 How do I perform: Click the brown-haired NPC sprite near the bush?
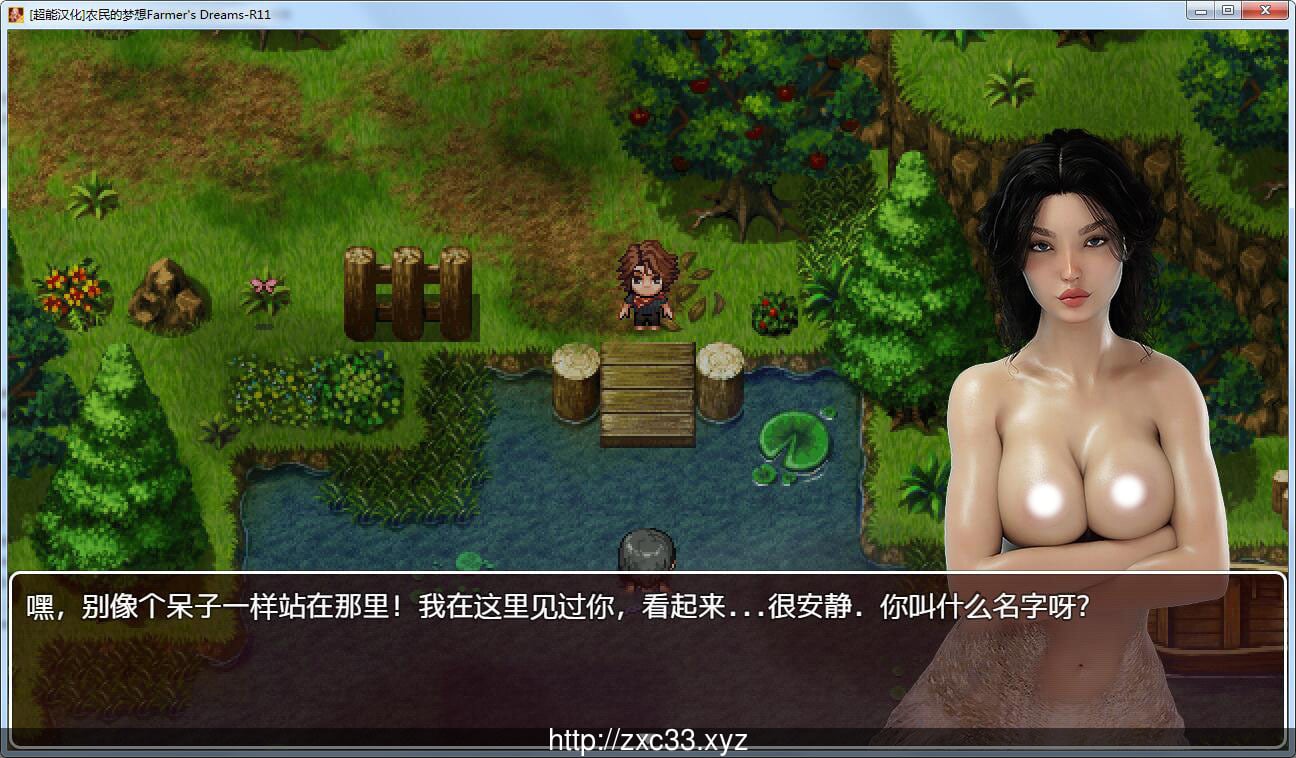point(648,285)
